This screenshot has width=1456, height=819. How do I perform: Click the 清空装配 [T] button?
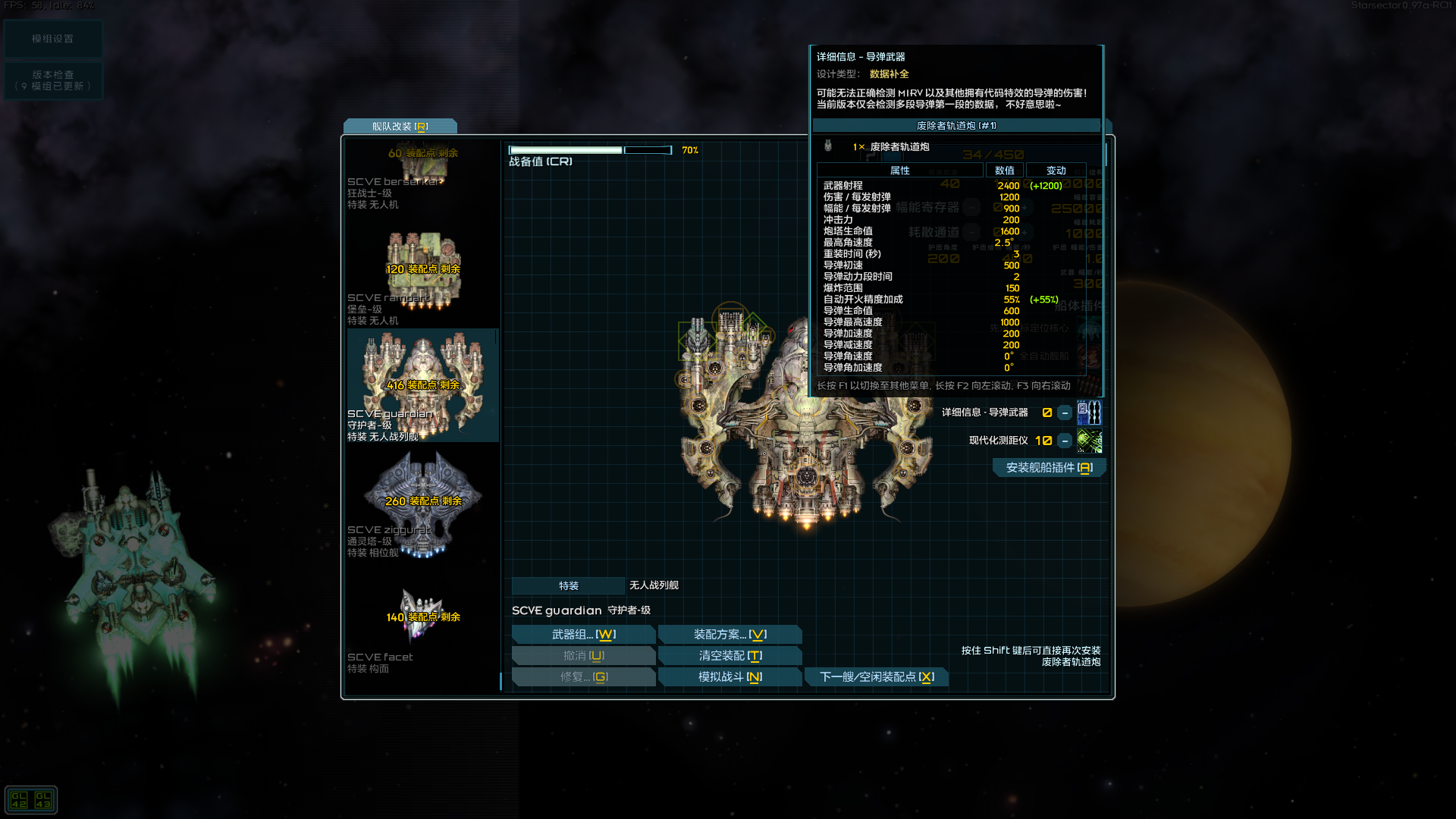tap(730, 655)
